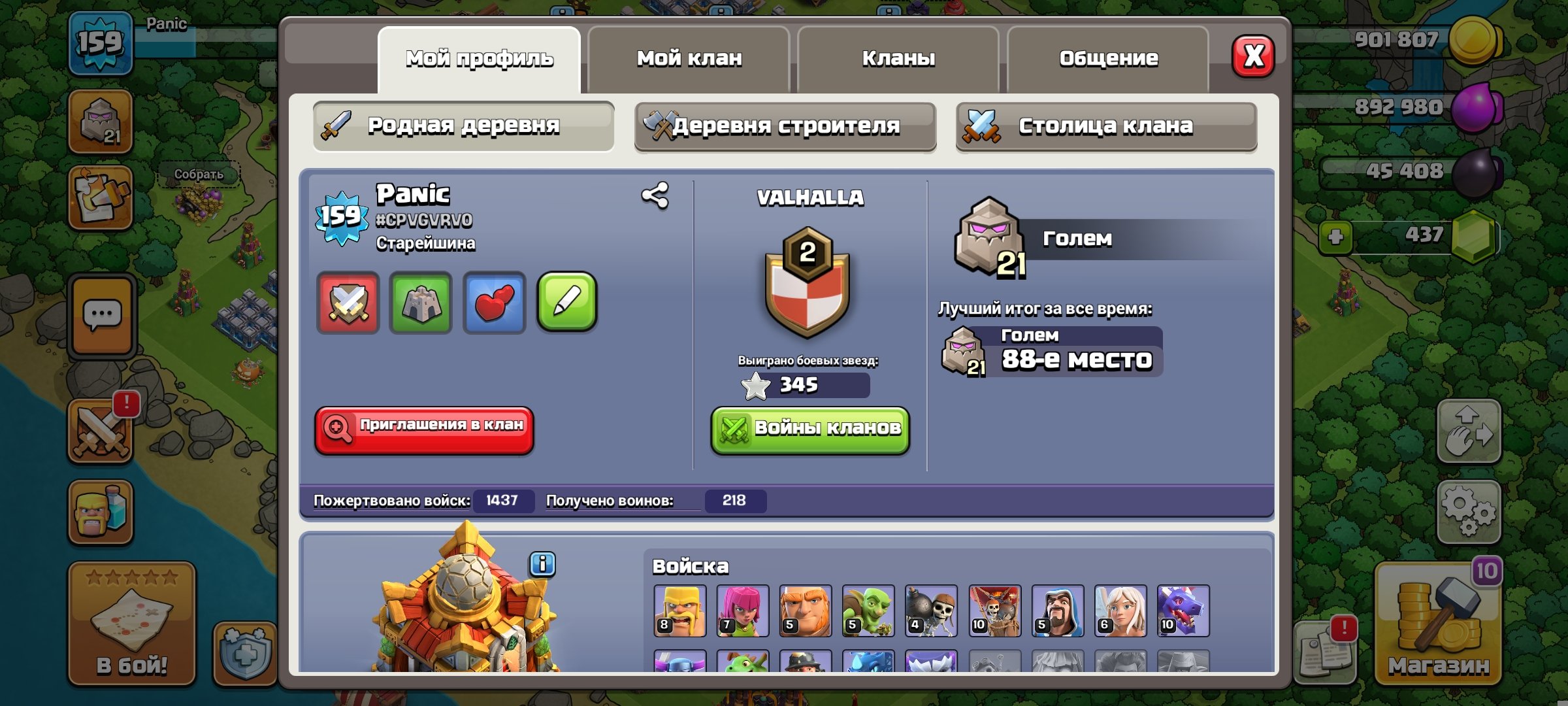The image size is (1568, 706).
Task: Switch to the Общение tab
Action: (1109, 58)
